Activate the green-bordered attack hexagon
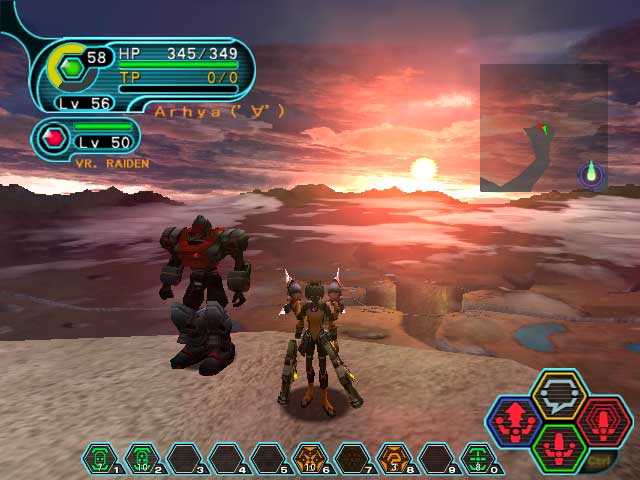The image size is (640, 480). (558, 447)
